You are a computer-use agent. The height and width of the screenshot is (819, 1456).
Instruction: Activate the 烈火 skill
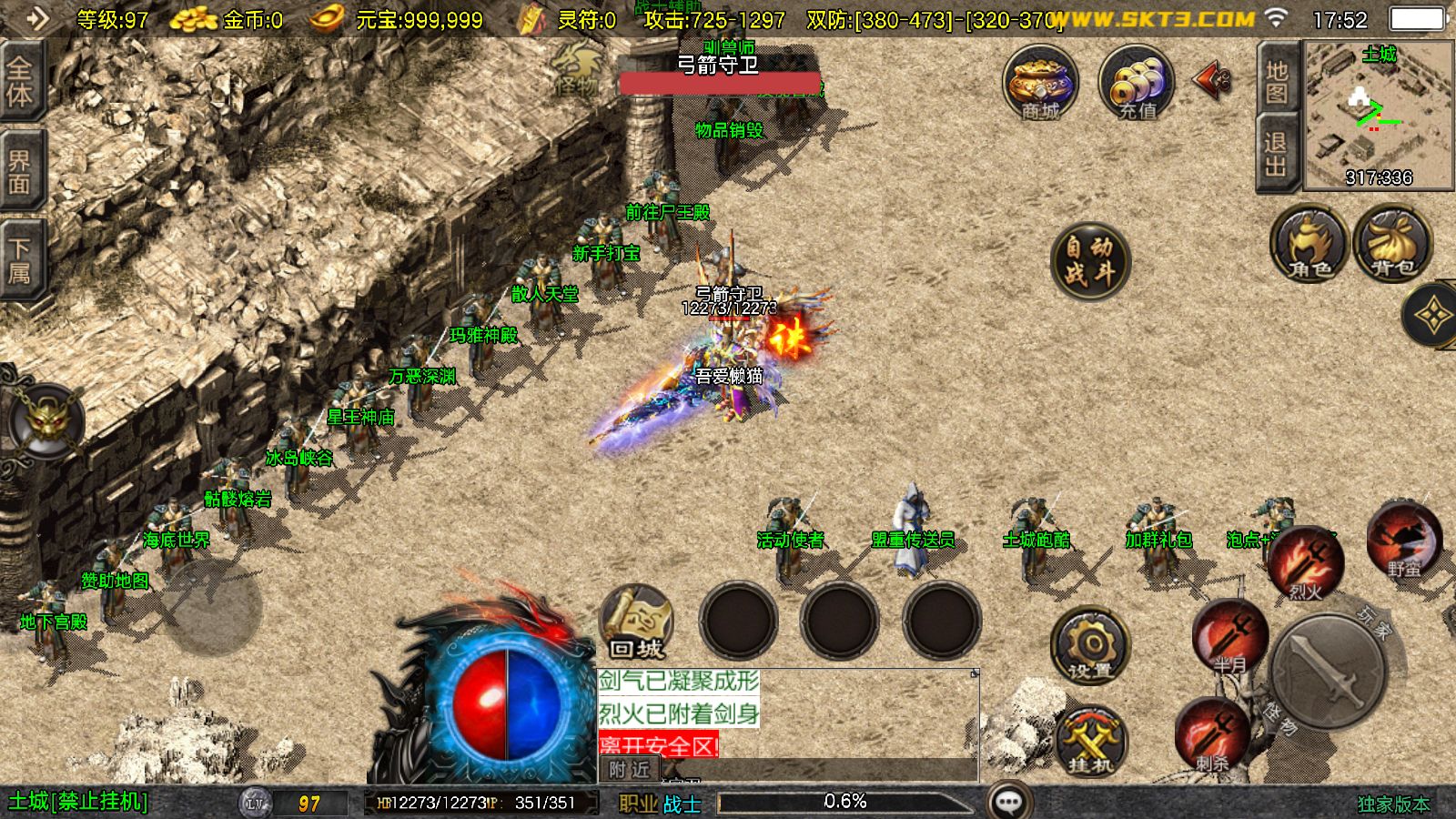pos(1306,564)
